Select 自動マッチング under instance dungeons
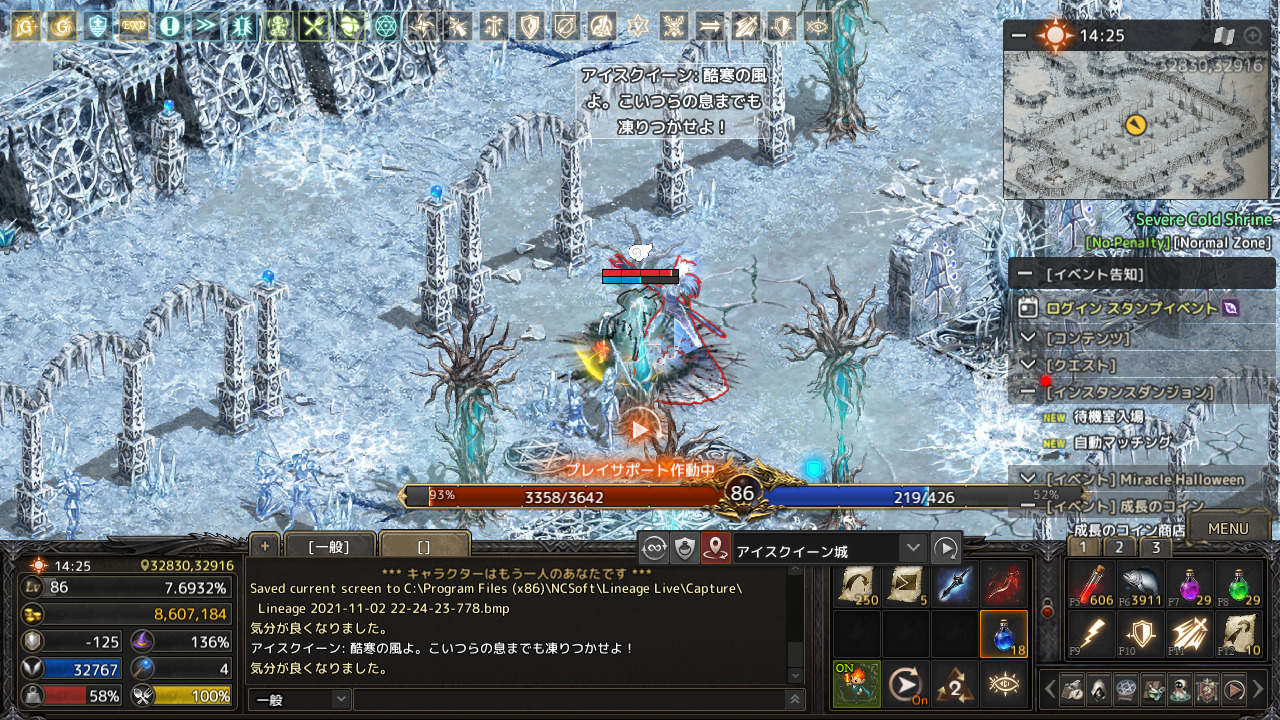The image size is (1280, 720). coord(1107,442)
